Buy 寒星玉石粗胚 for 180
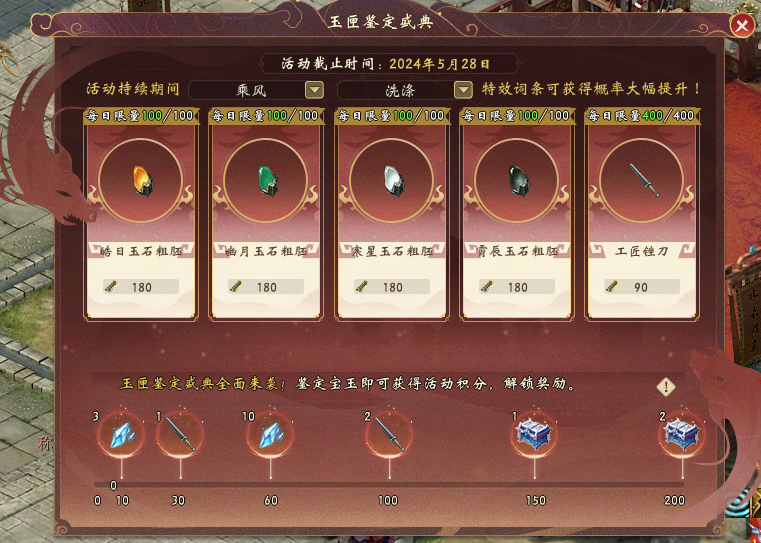 [x=392, y=287]
